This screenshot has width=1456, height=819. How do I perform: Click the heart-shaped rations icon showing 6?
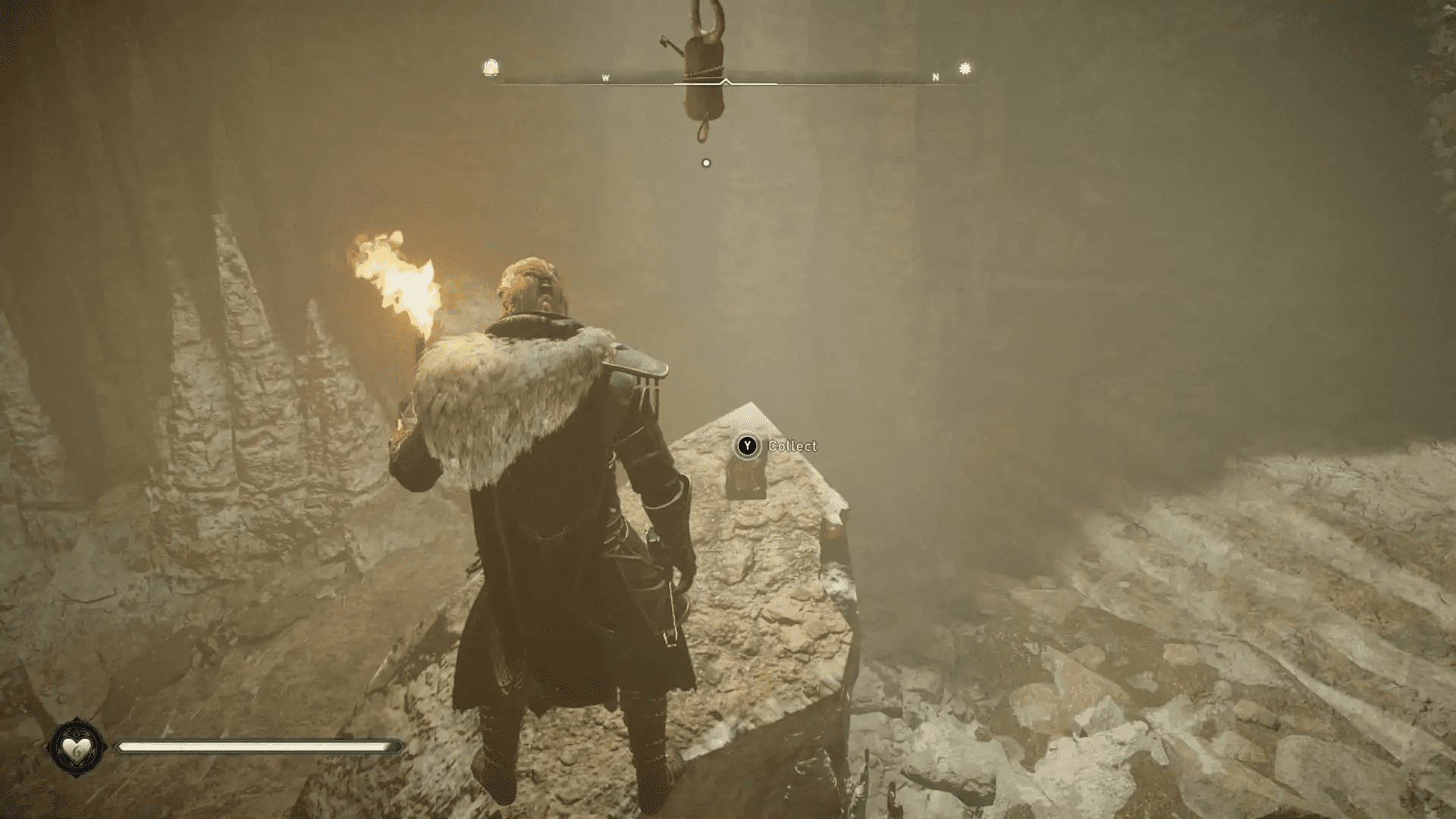point(76,748)
